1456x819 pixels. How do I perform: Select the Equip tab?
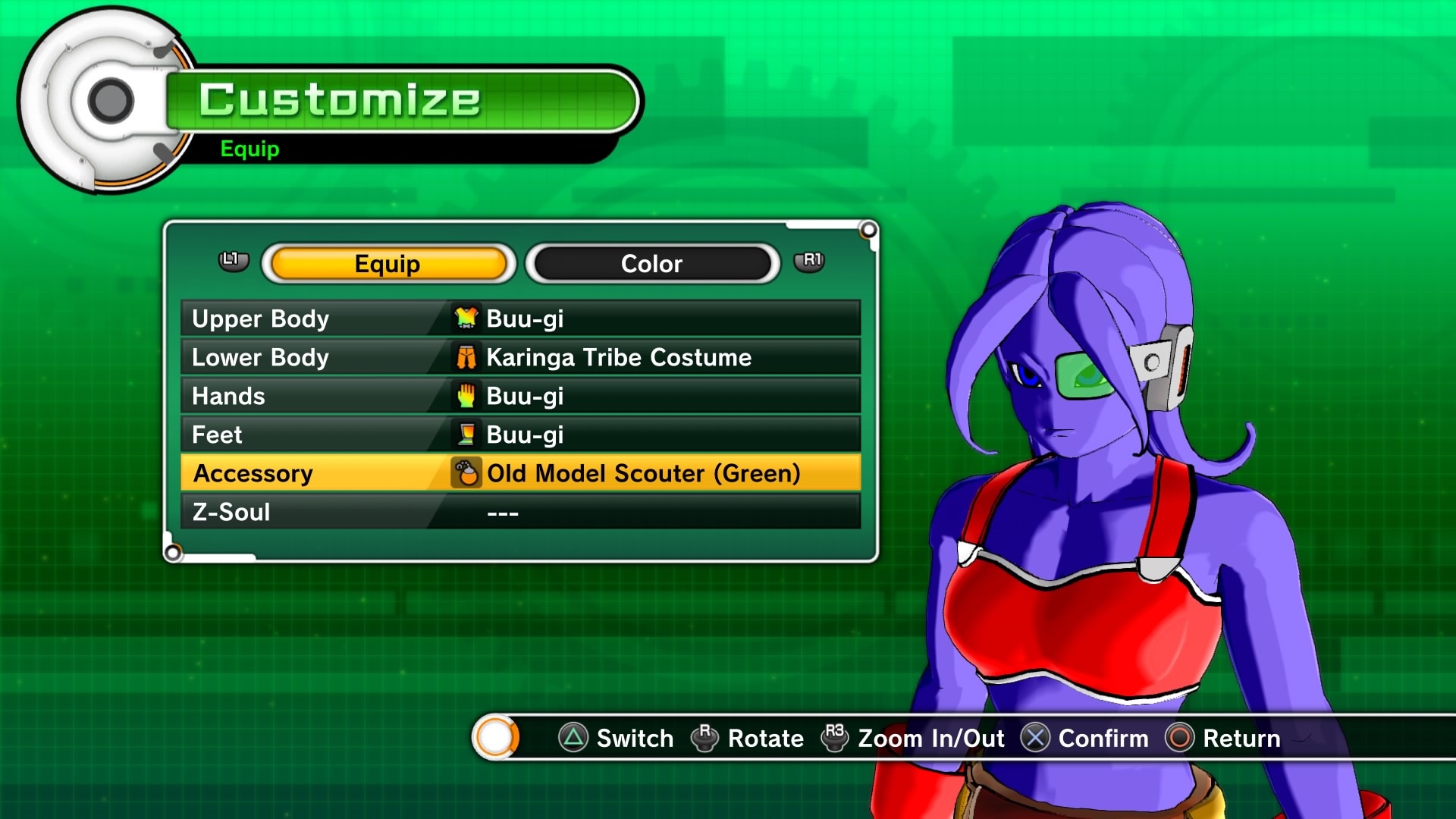tap(388, 264)
